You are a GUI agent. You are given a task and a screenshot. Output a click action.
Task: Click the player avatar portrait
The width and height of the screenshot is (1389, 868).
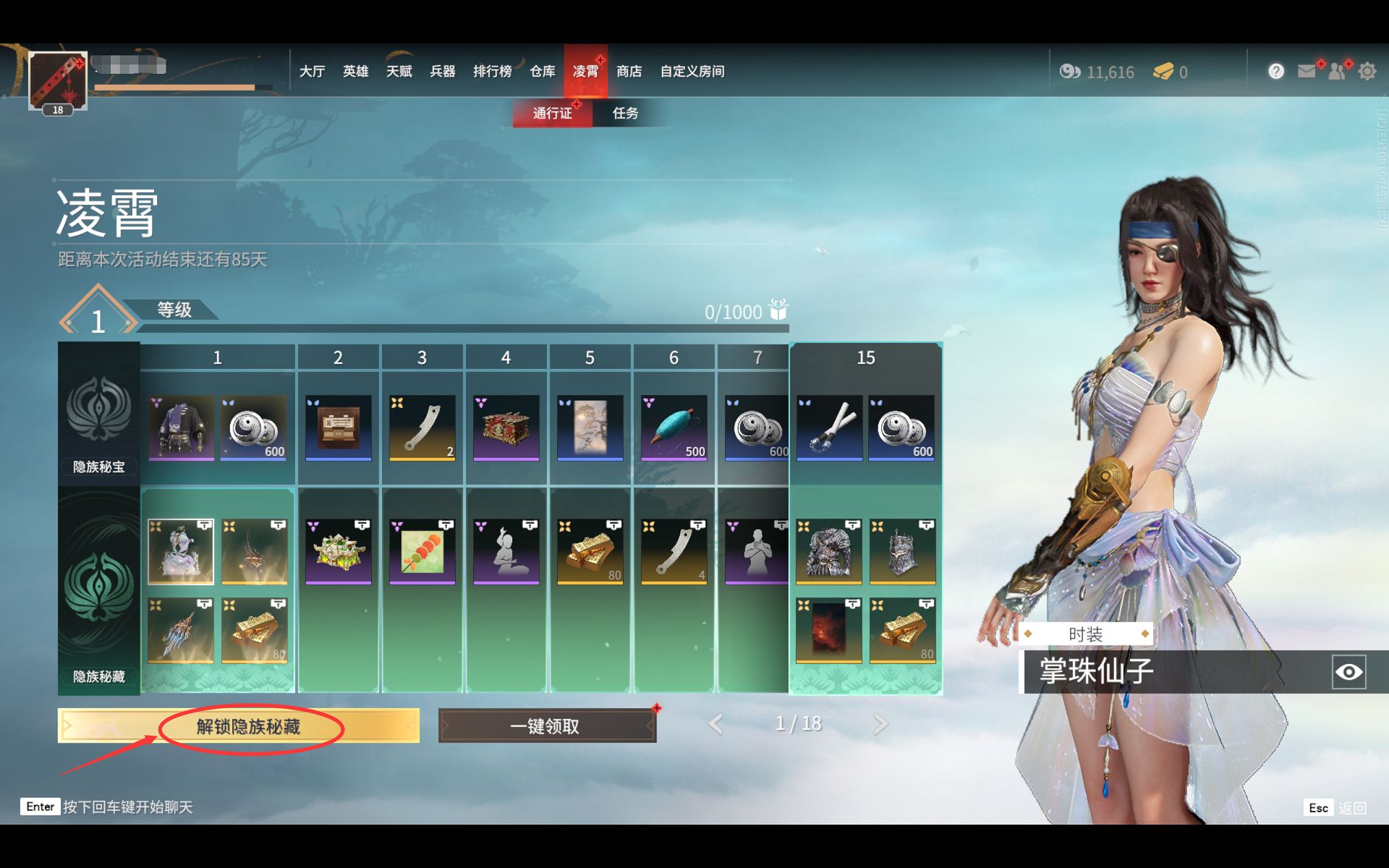click(58, 81)
